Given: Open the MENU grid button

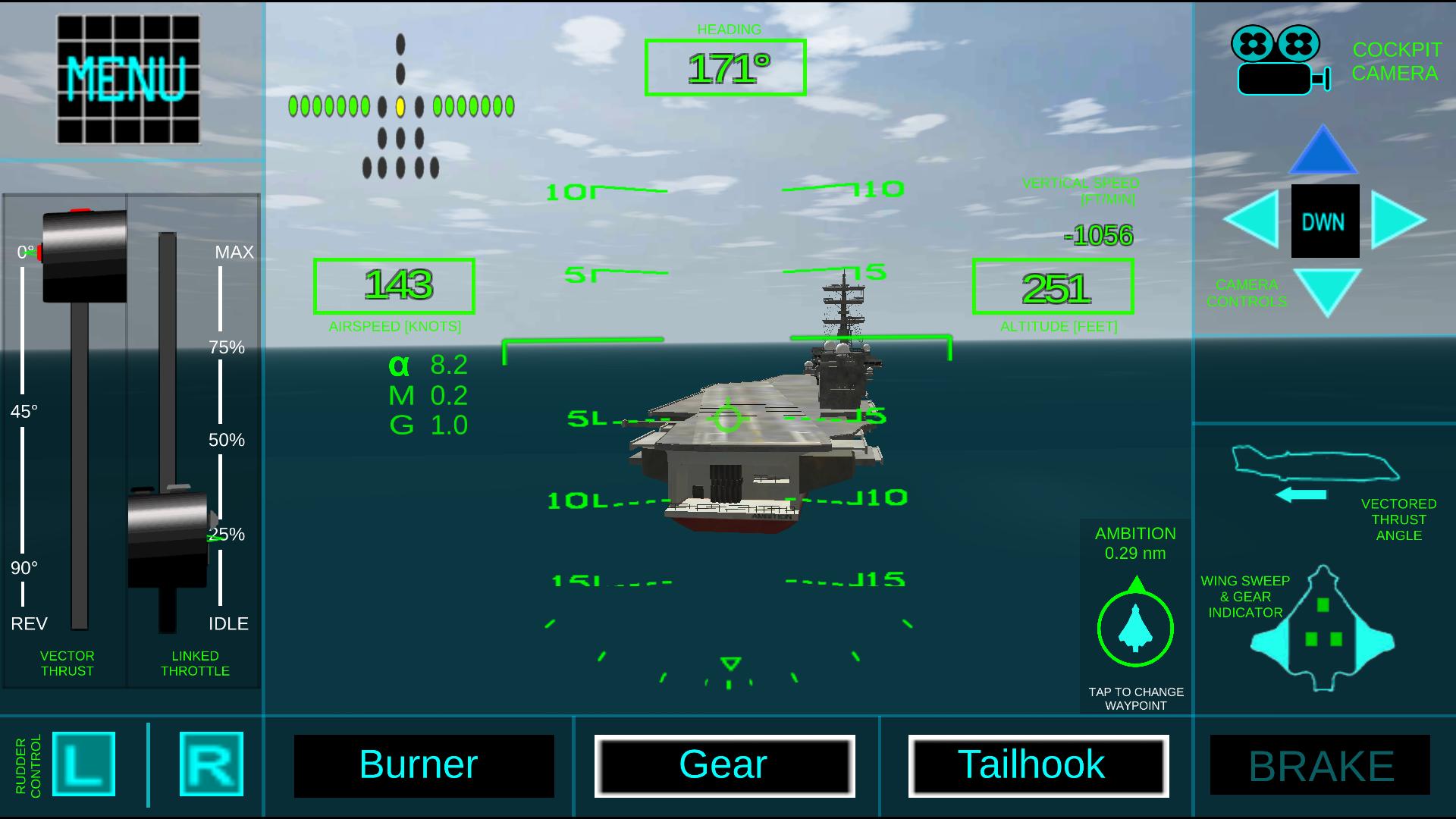Looking at the screenshot, I should 128,80.
